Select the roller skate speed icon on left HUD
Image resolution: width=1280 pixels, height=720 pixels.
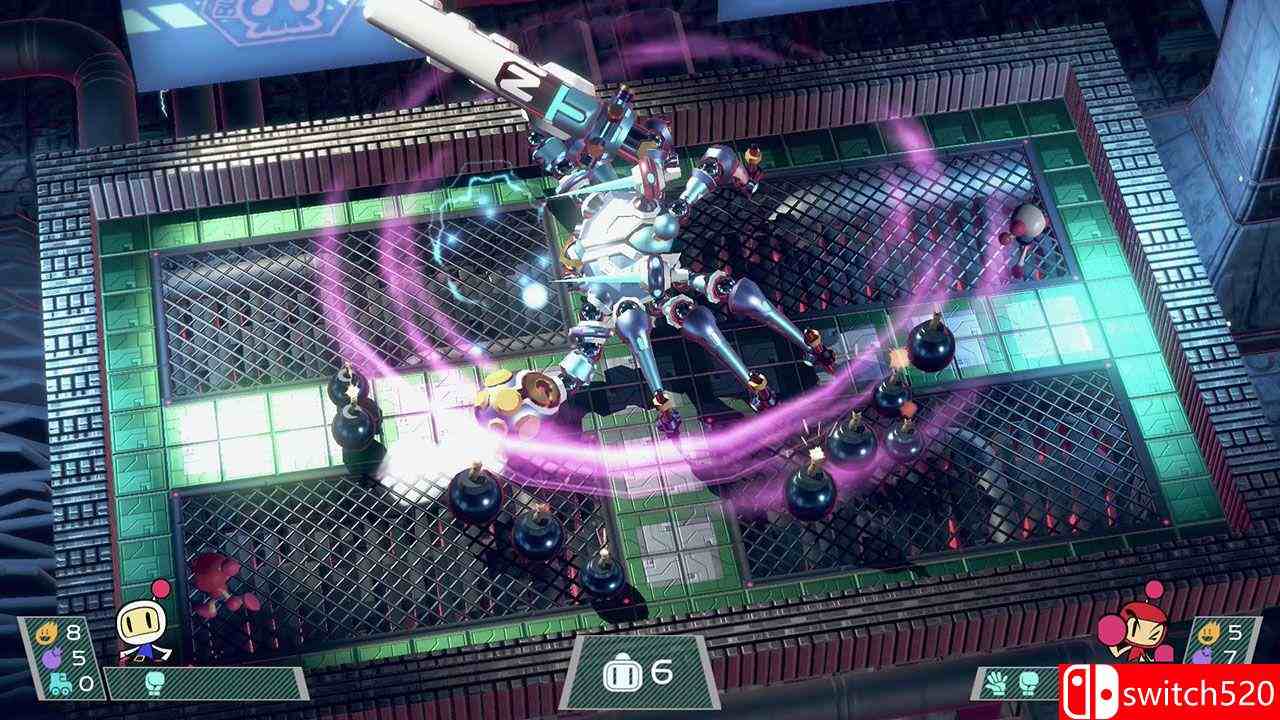pyautogui.click(x=60, y=683)
